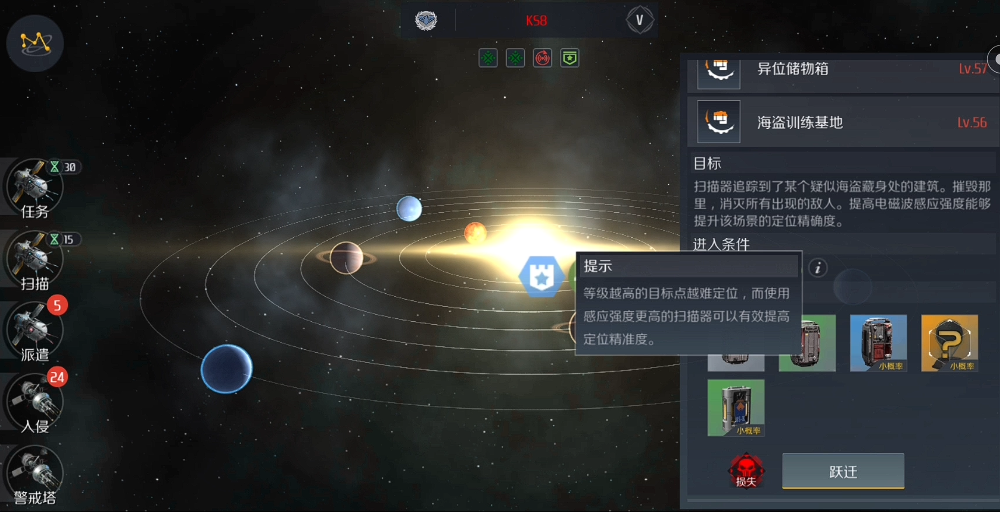Open the winged faction emblem icon
The width and height of the screenshot is (1000, 512).
pos(427,20)
